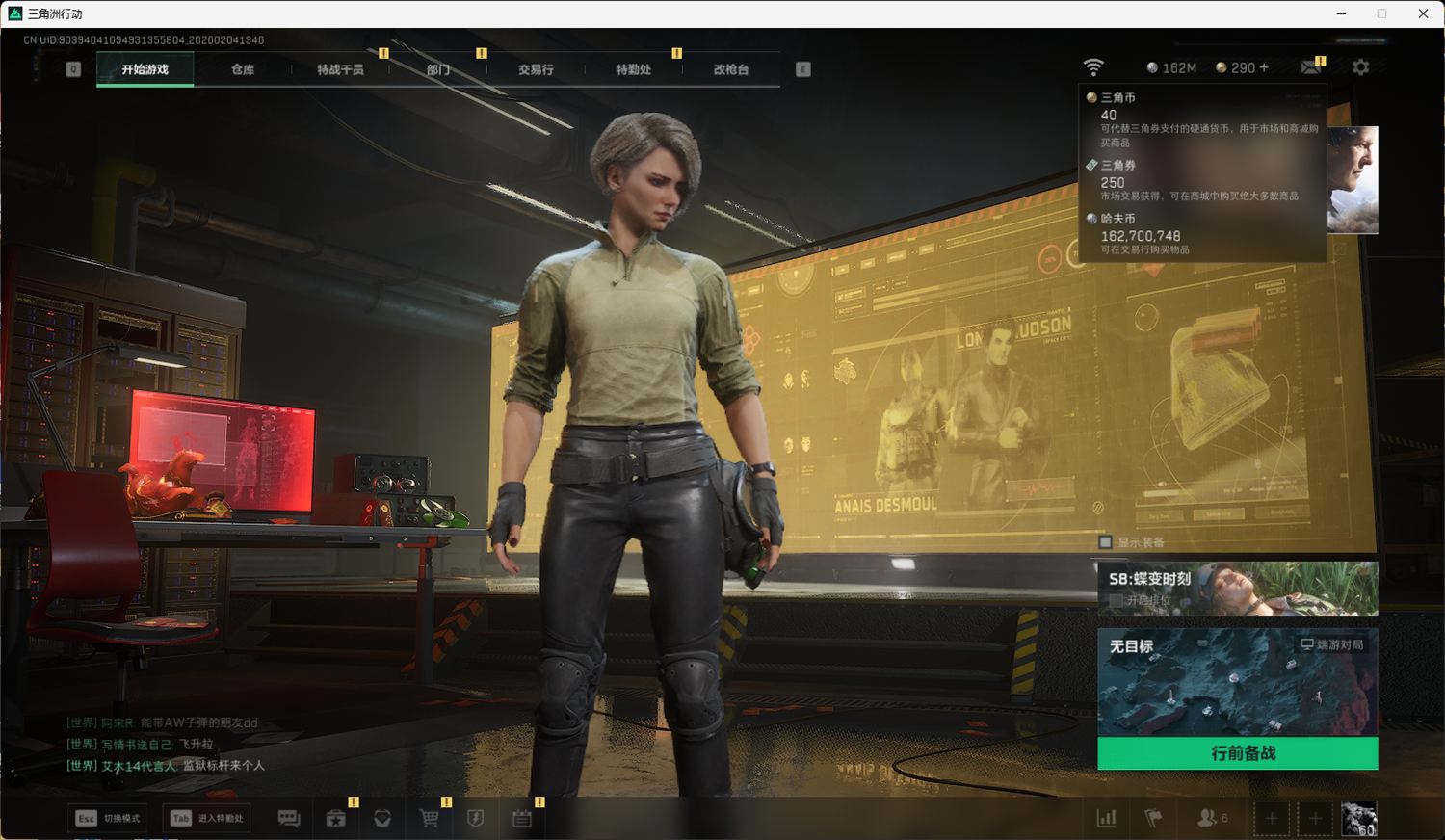The image size is (1445, 840).
Task: Open the mail envelope icon
Action: (x=1310, y=67)
